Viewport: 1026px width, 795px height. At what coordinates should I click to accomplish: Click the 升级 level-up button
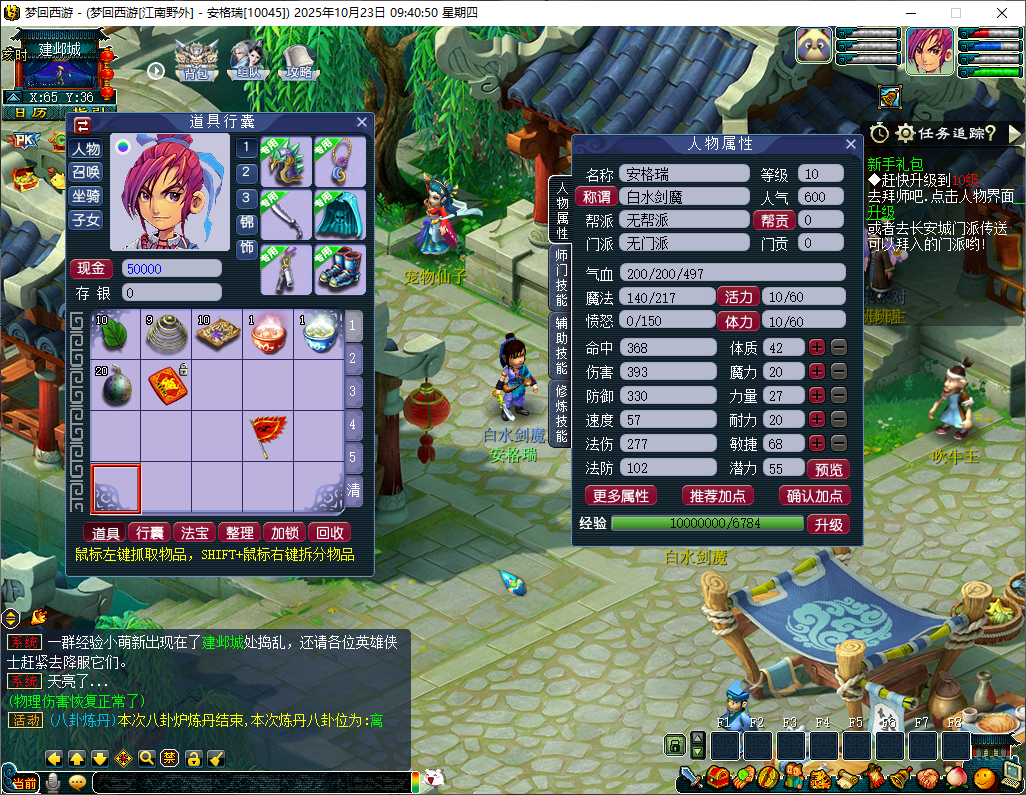828,524
